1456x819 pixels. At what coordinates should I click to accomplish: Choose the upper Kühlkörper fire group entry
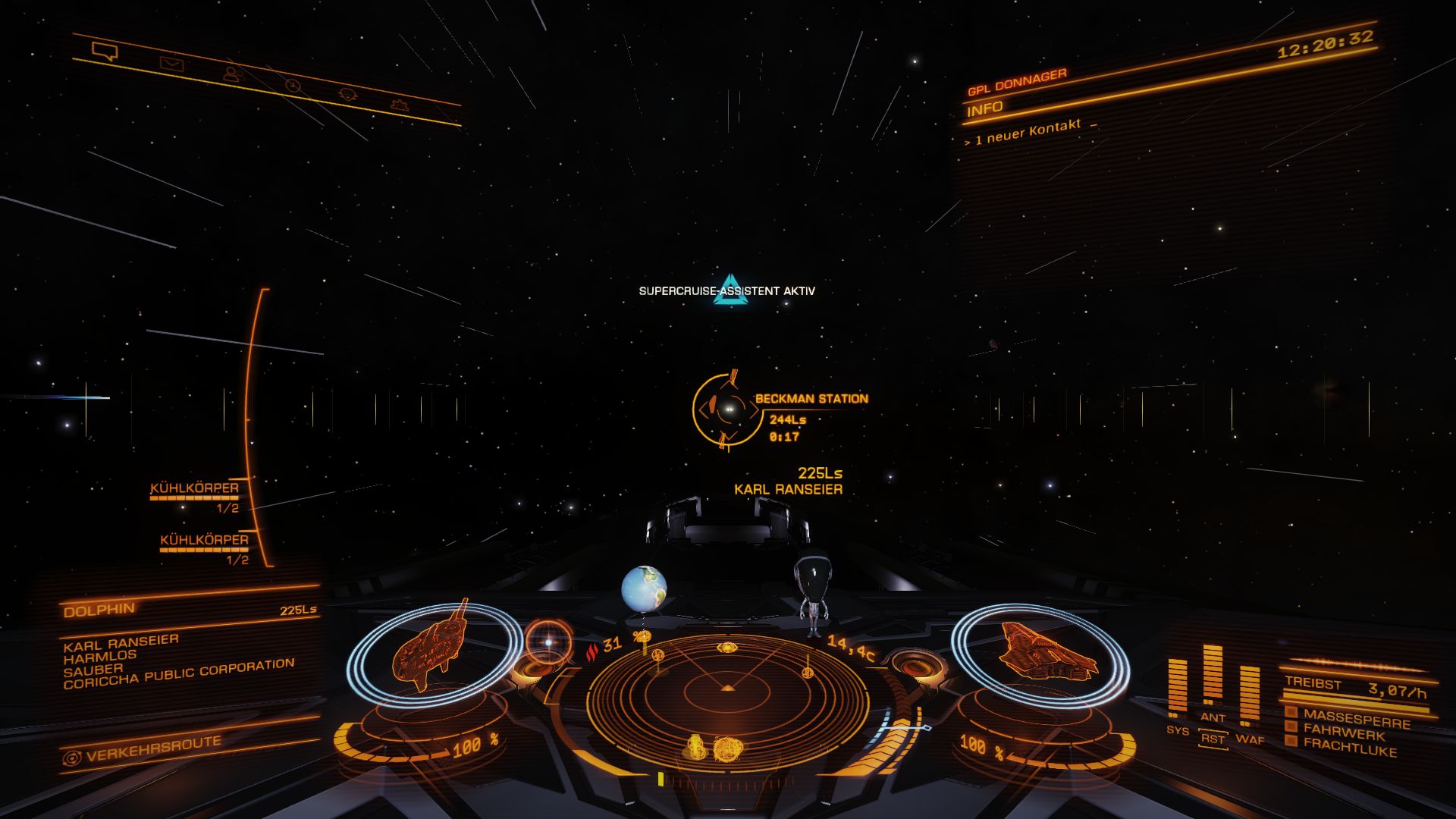coord(195,489)
